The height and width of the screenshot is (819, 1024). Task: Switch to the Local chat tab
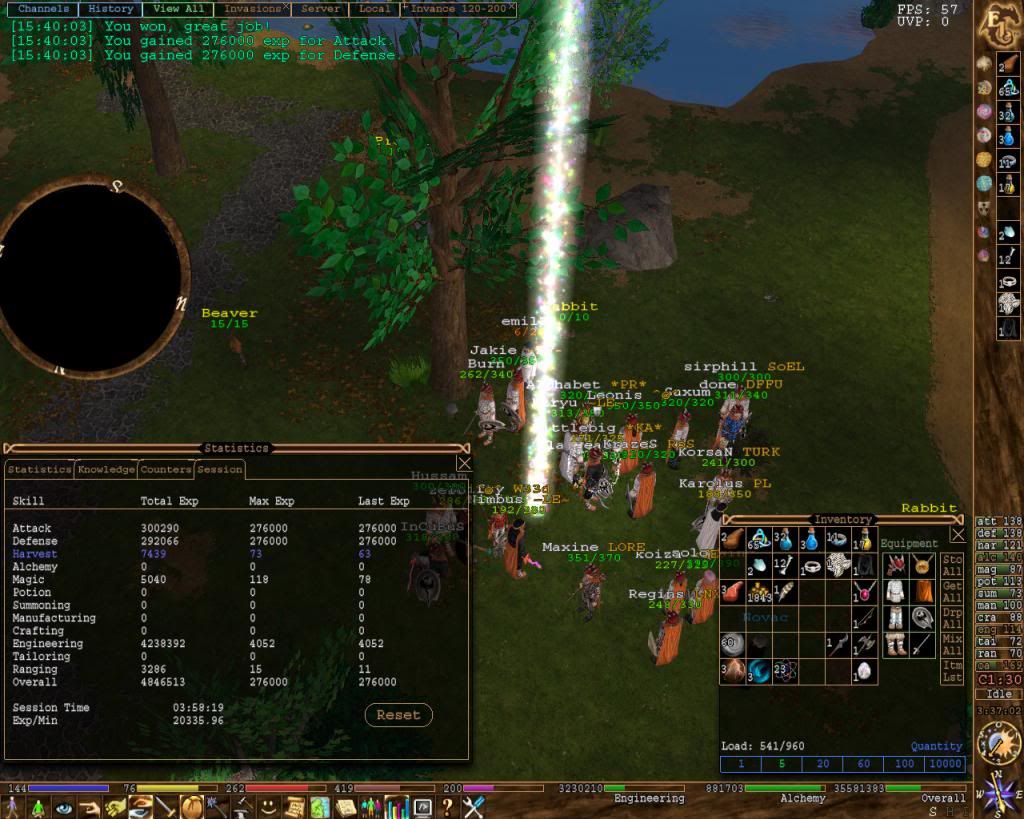coord(374,8)
